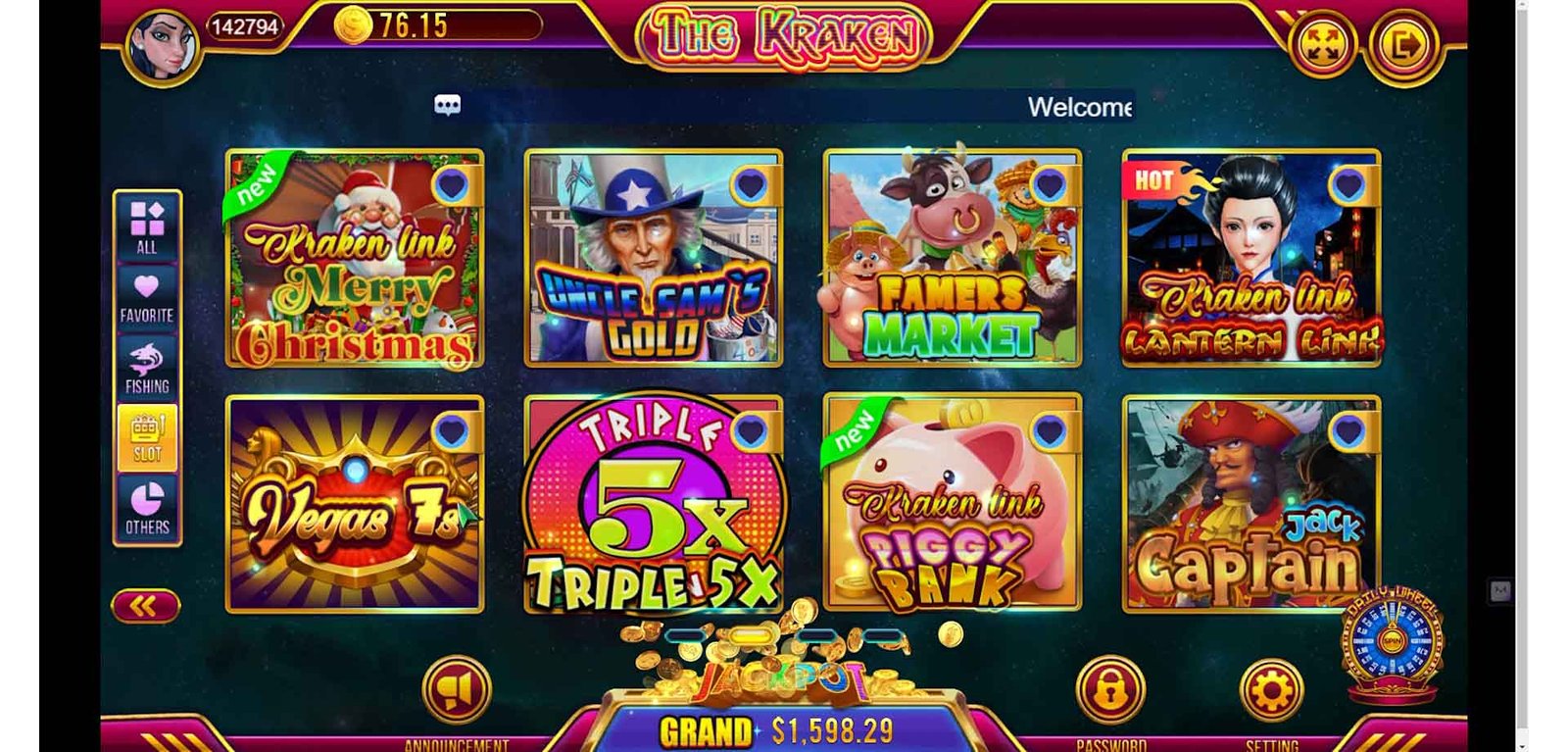Open the Password lock button
Viewport: 1568px width, 752px height.
(1110, 690)
